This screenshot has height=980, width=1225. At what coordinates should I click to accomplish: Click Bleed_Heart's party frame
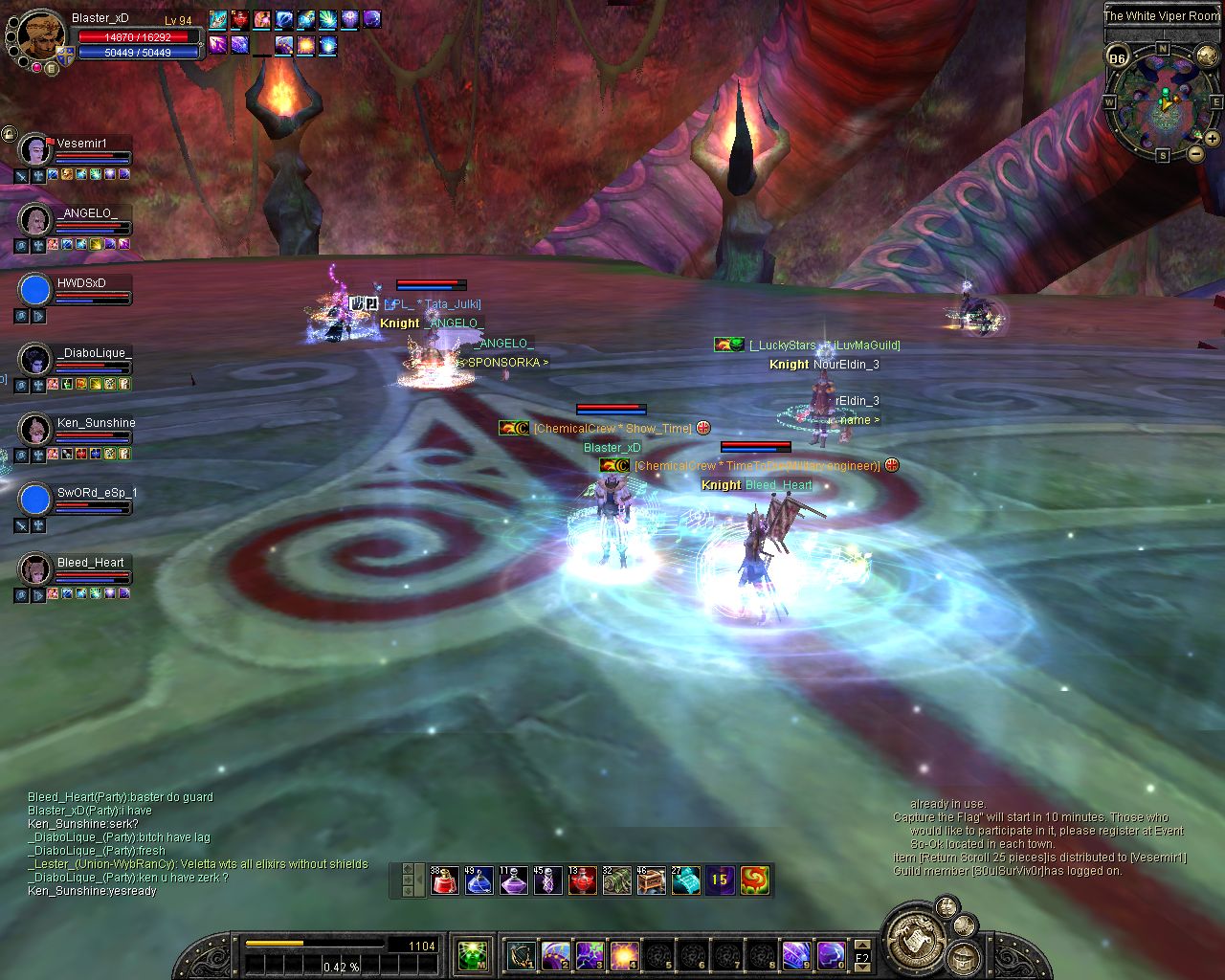(x=35, y=568)
